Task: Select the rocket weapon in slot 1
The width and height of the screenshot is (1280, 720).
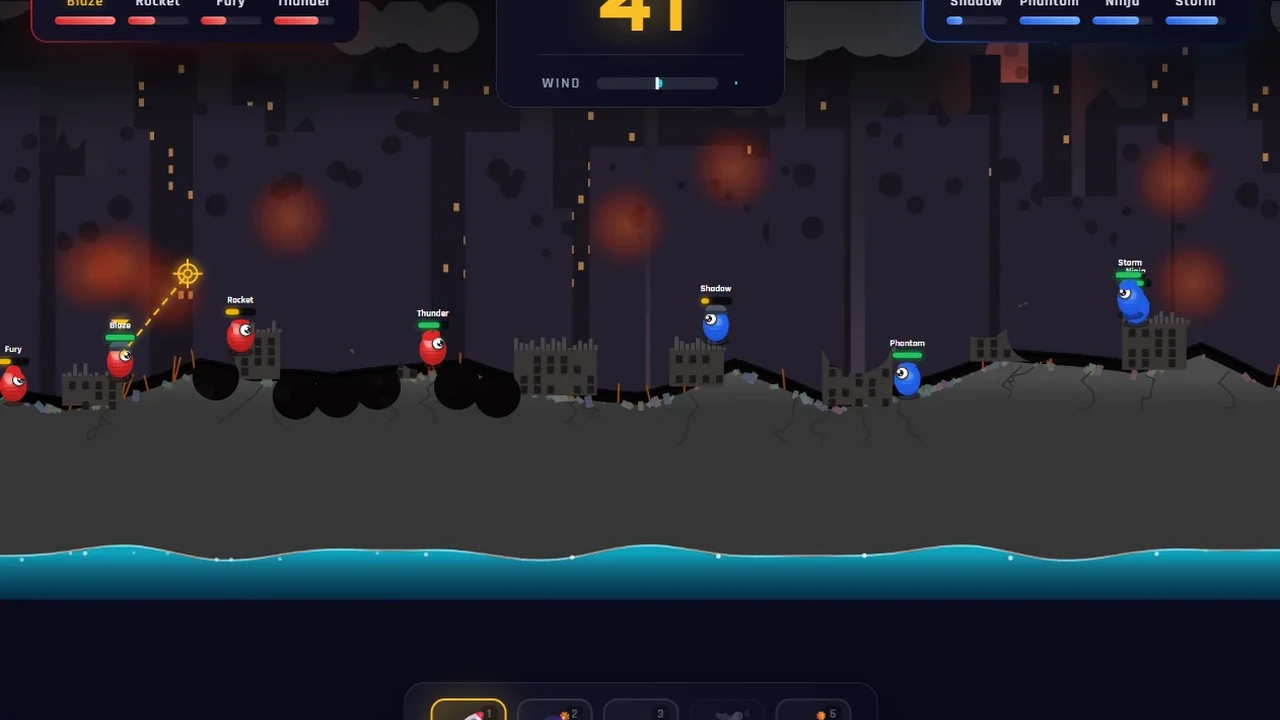Action: 468,710
